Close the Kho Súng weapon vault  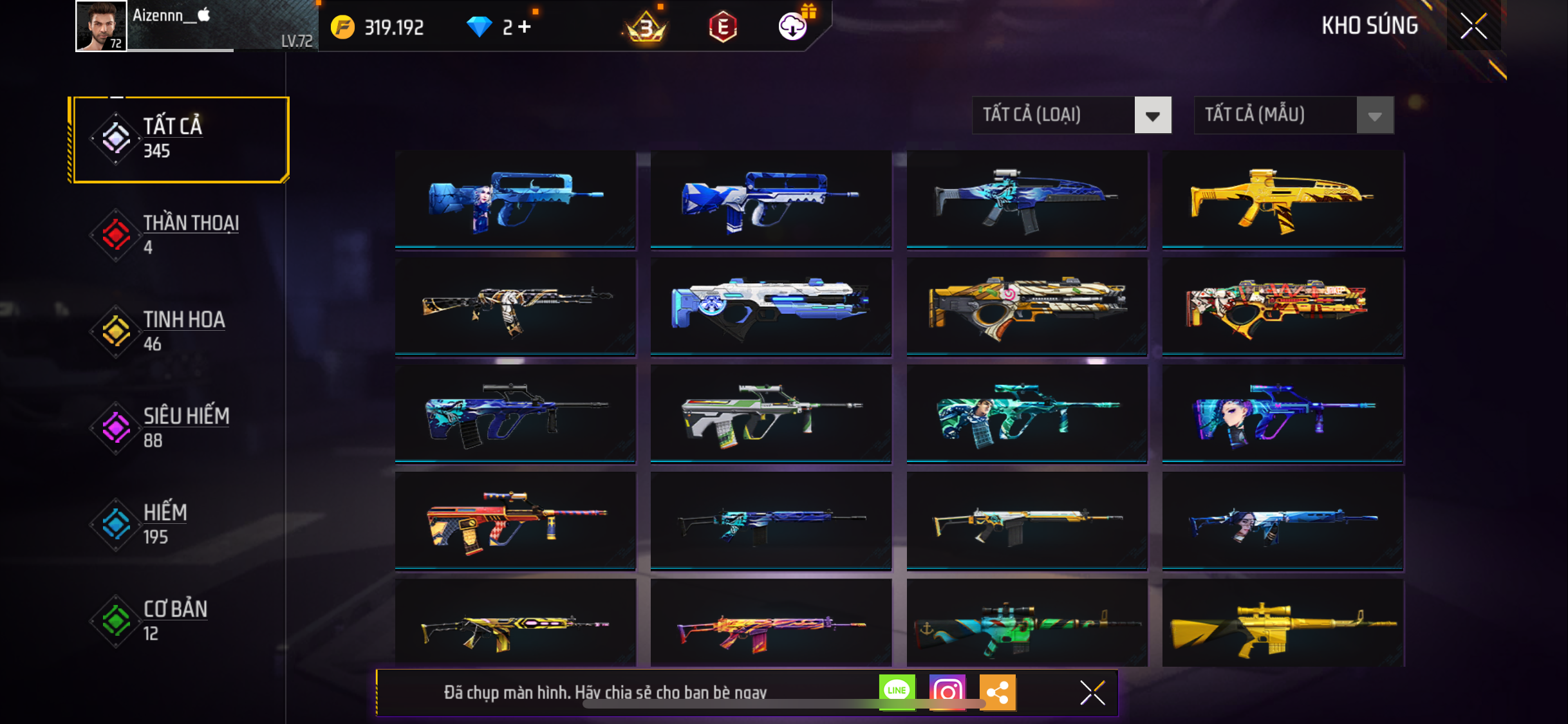tap(1473, 26)
